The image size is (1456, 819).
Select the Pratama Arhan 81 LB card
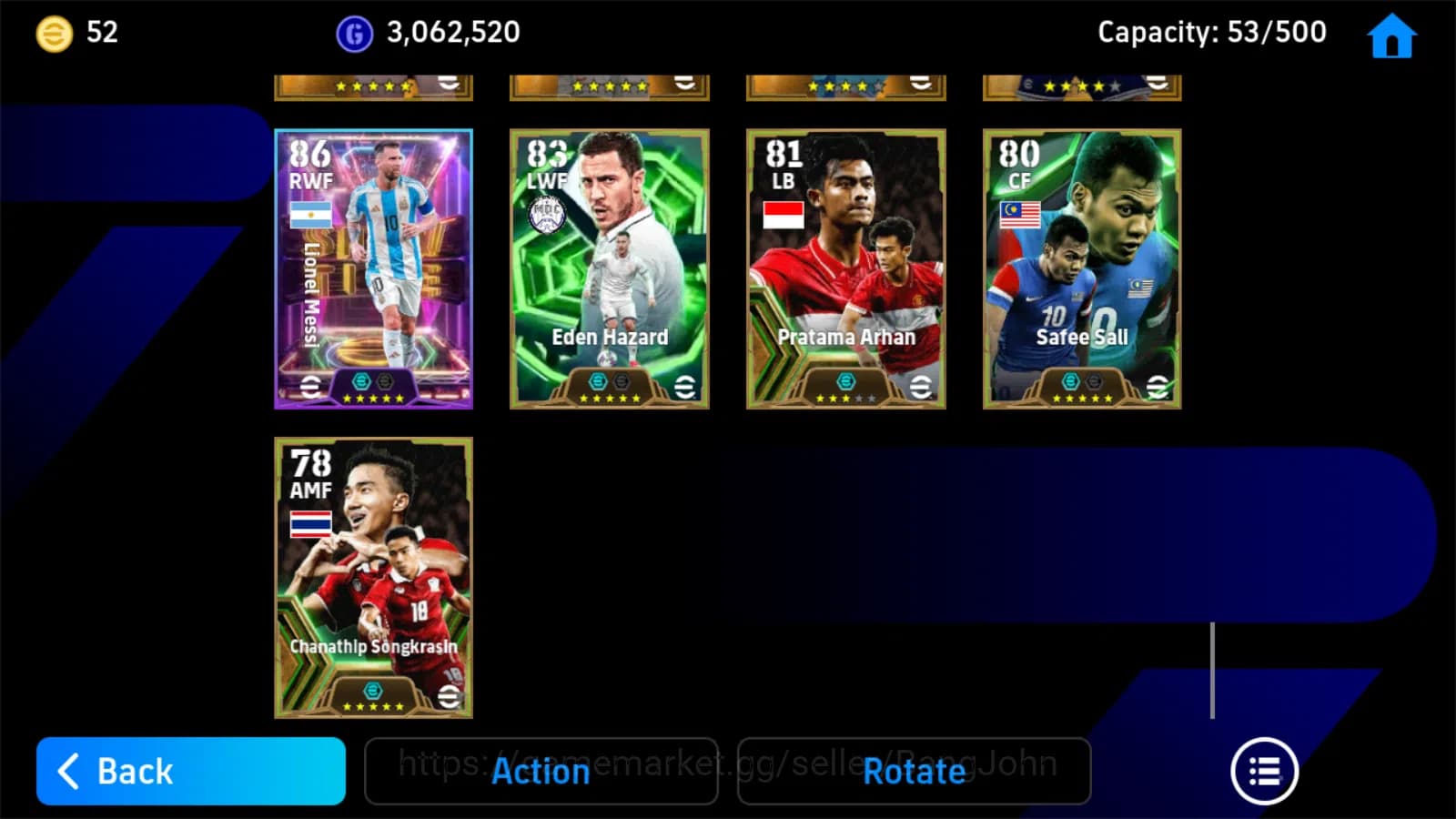(845, 268)
